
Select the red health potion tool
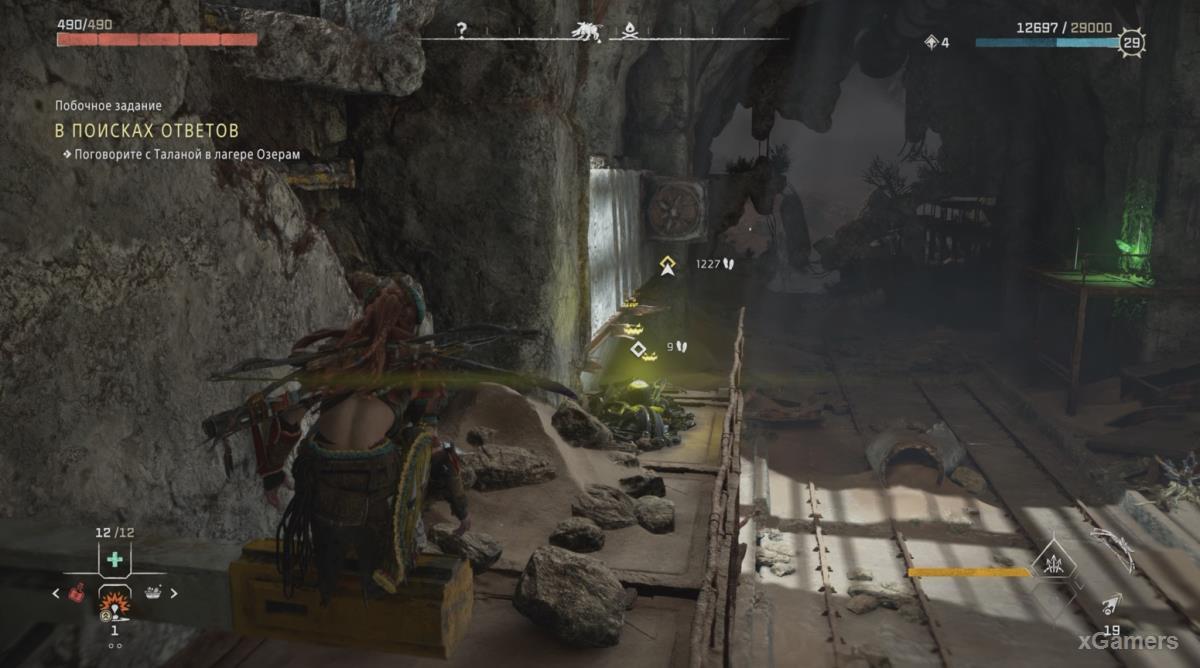point(75,593)
